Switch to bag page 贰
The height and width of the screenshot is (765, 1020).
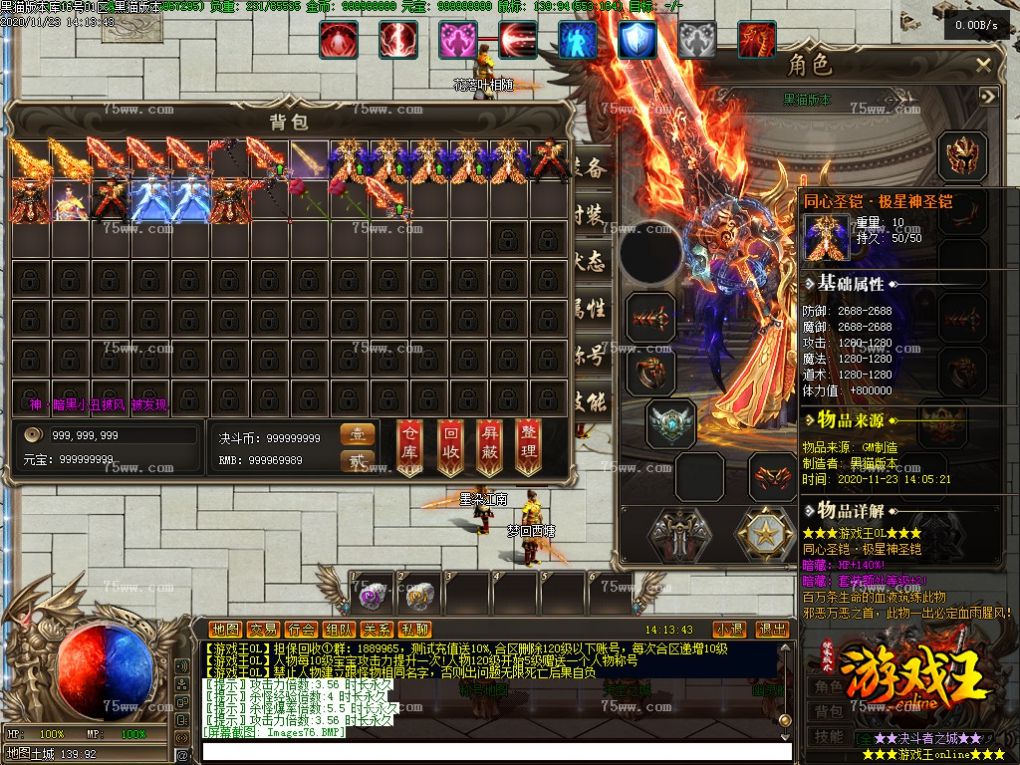[x=357, y=460]
